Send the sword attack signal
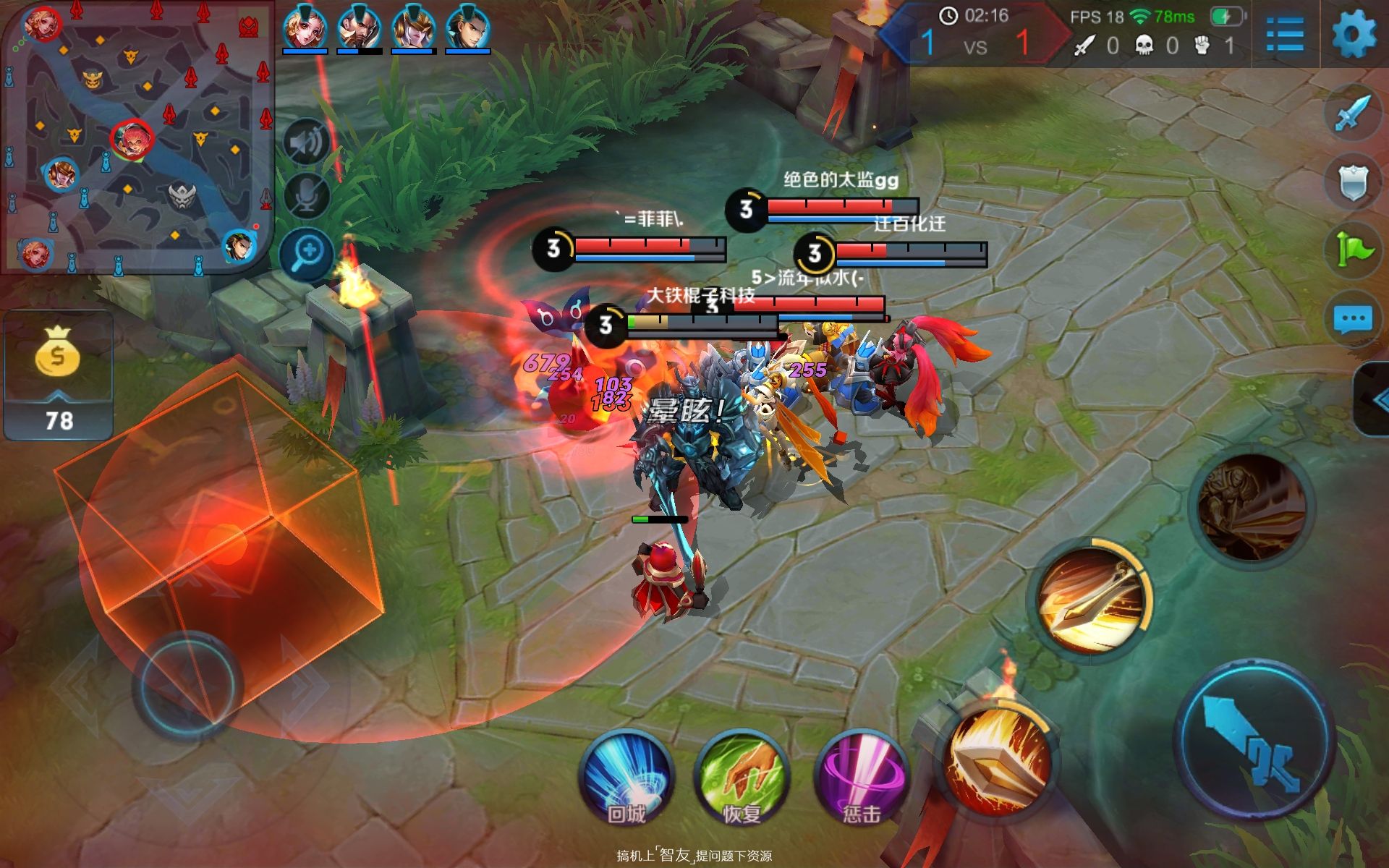 tap(1351, 114)
